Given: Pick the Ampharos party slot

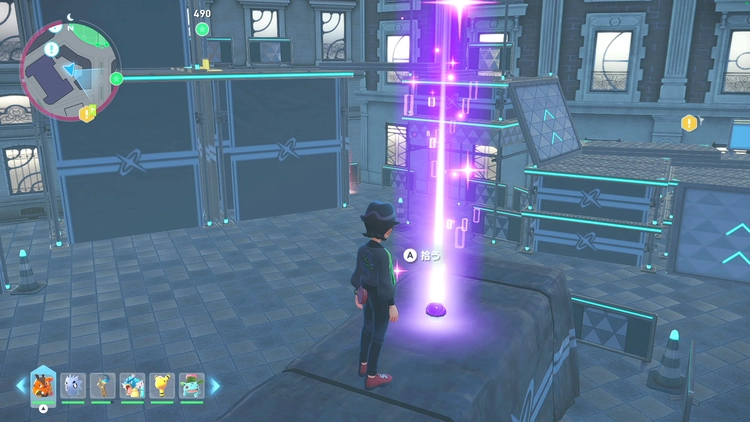Looking at the screenshot, I should (x=161, y=386).
